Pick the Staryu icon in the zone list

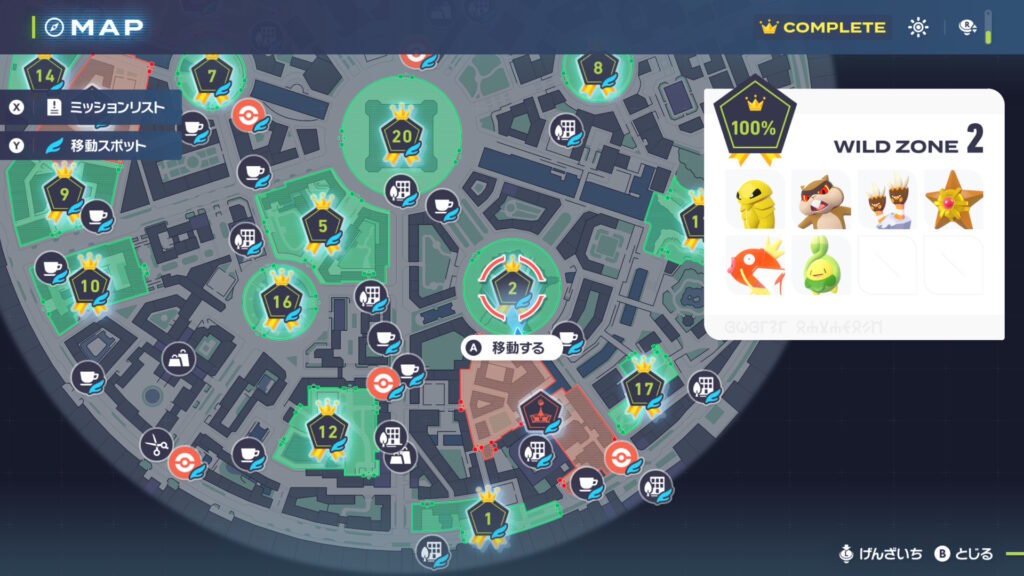tap(949, 198)
